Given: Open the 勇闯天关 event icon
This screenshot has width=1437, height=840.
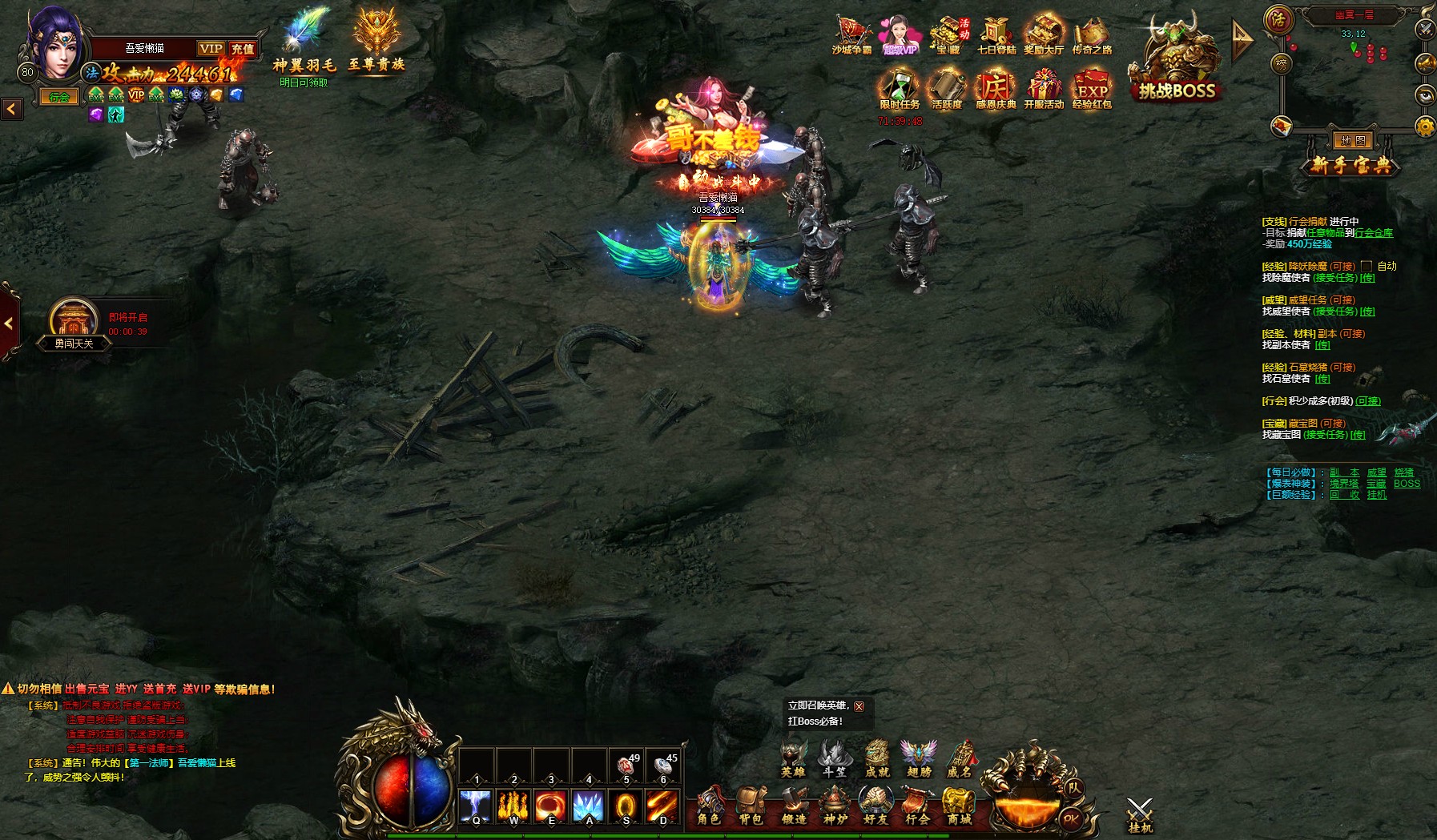Looking at the screenshot, I should [74, 322].
